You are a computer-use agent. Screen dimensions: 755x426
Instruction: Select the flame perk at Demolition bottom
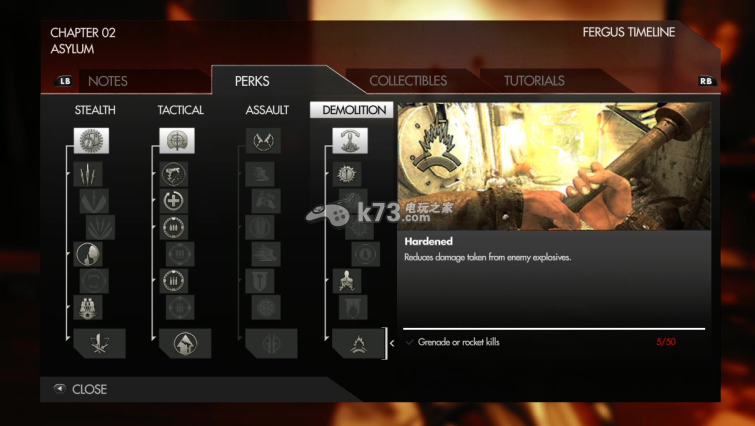pyautogui.click(x=358, y=344)
